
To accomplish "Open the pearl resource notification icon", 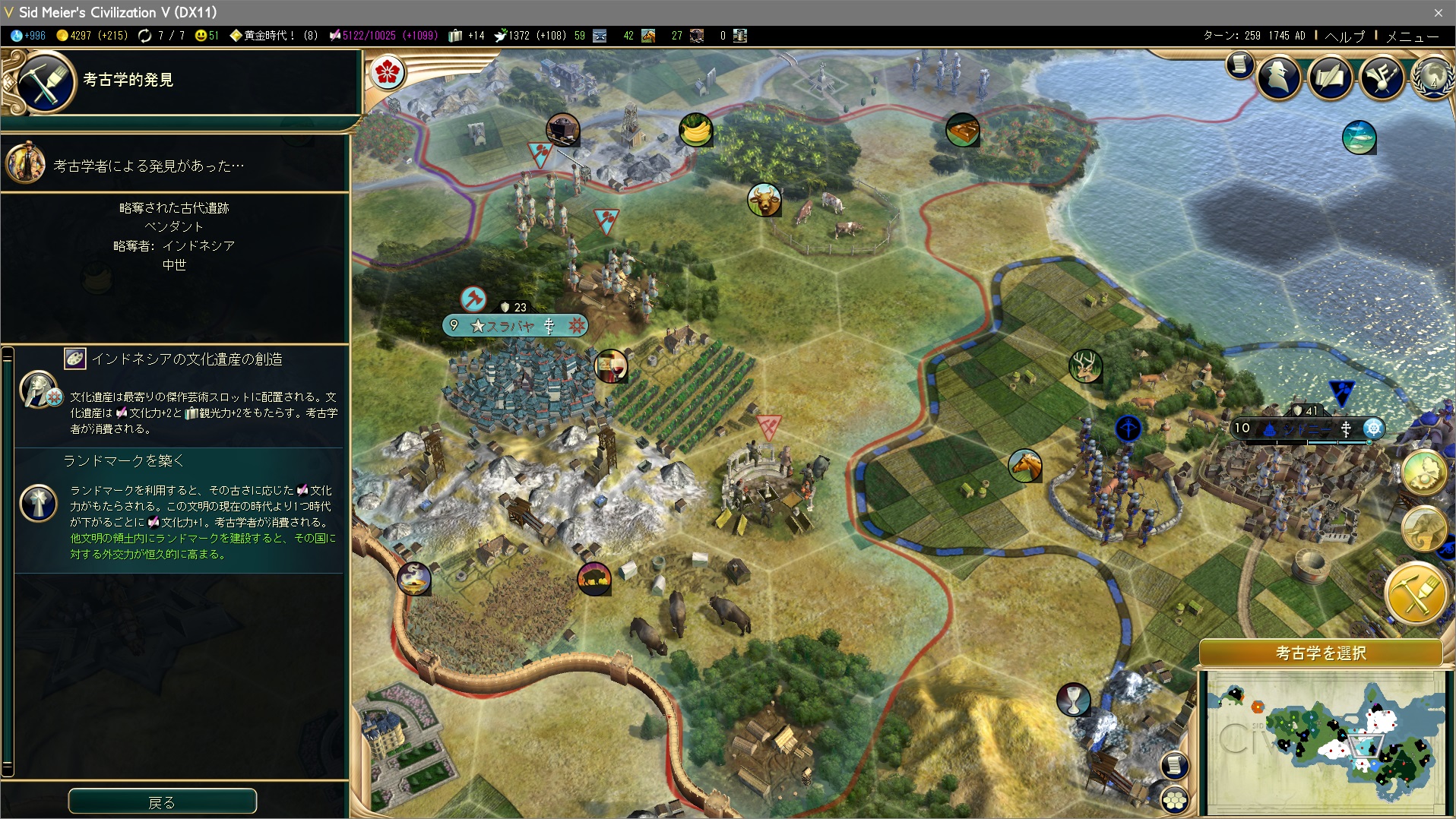I will [1423, 472].
